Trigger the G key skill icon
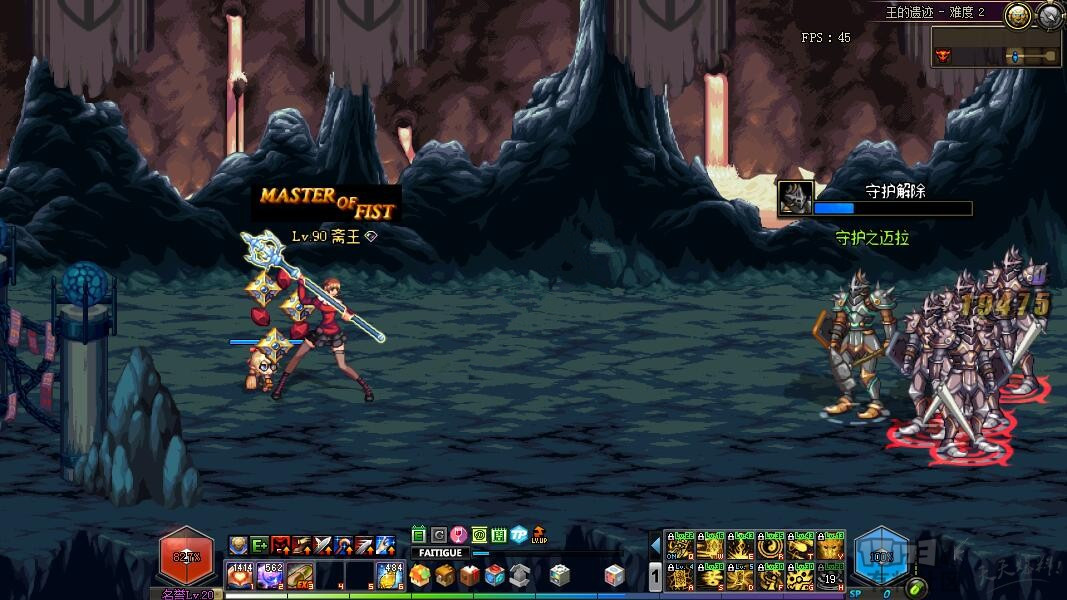 (x=801, y=577)
